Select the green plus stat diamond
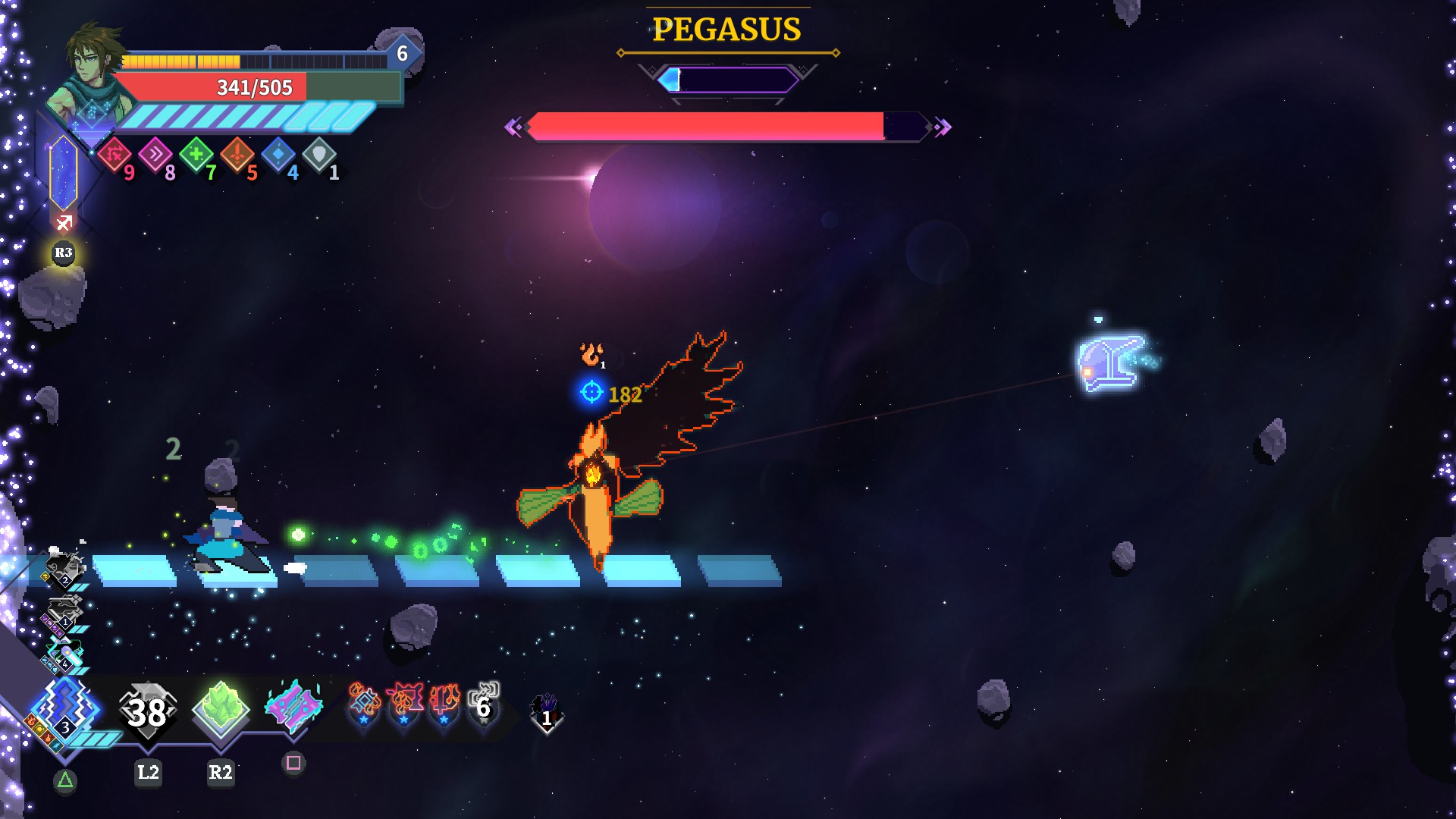Viewport: 1456px width, 819px height. pyautogui.click(x=196, y=155)
